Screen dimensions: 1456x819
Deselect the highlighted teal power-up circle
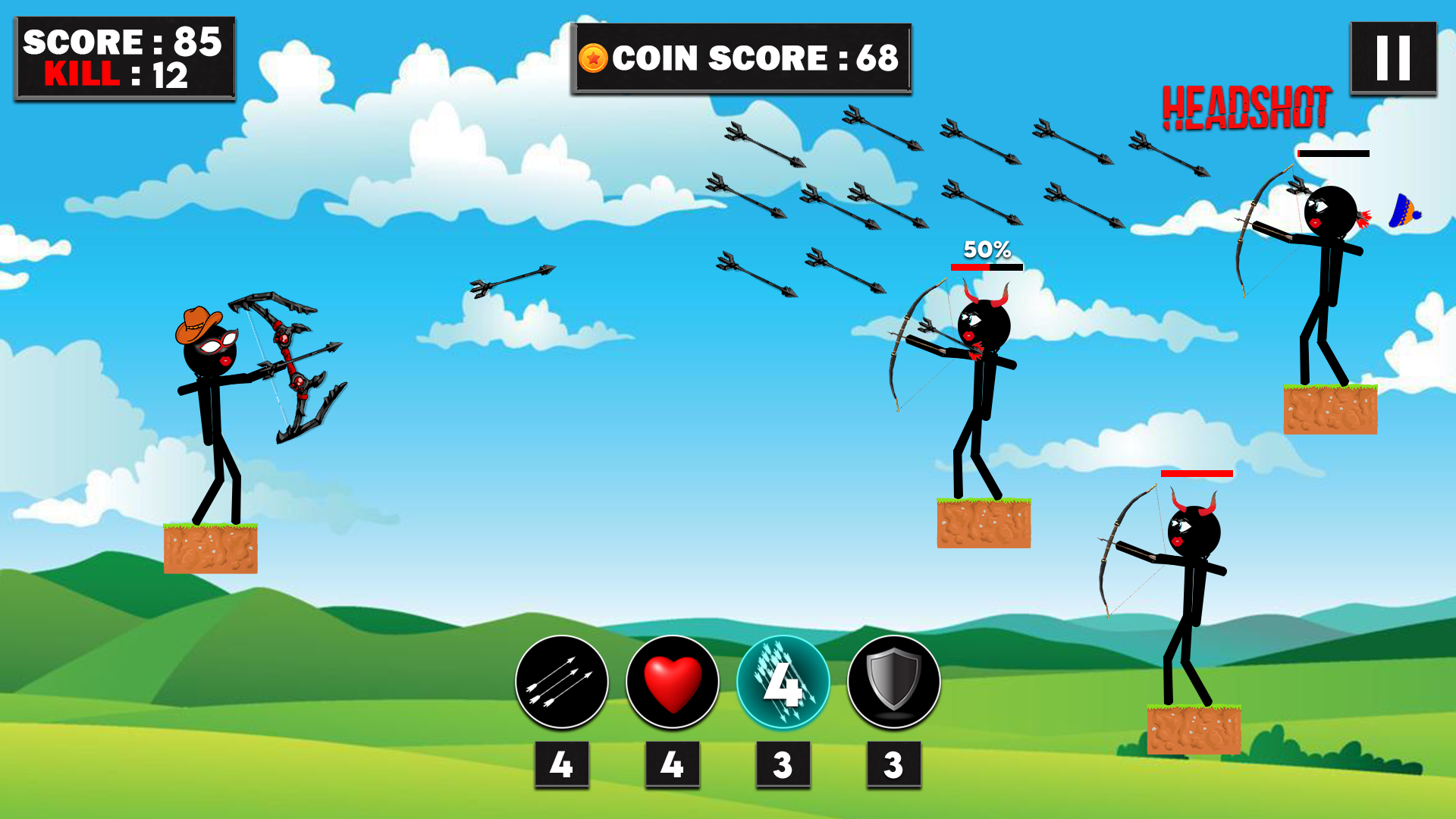pos(782,682)
